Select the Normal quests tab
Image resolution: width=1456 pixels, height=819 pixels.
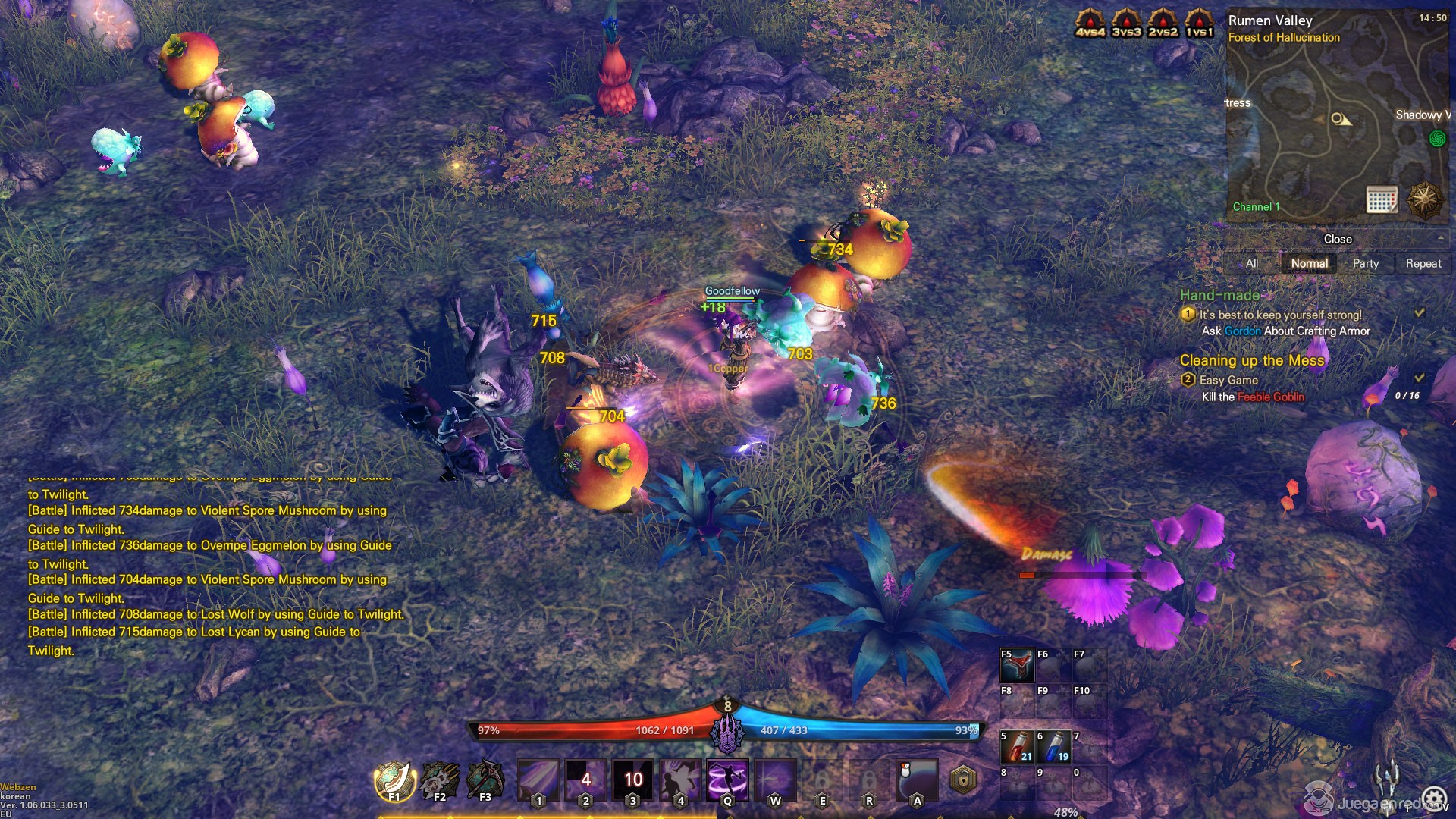pyautogui.click(x=1310, y=263)
